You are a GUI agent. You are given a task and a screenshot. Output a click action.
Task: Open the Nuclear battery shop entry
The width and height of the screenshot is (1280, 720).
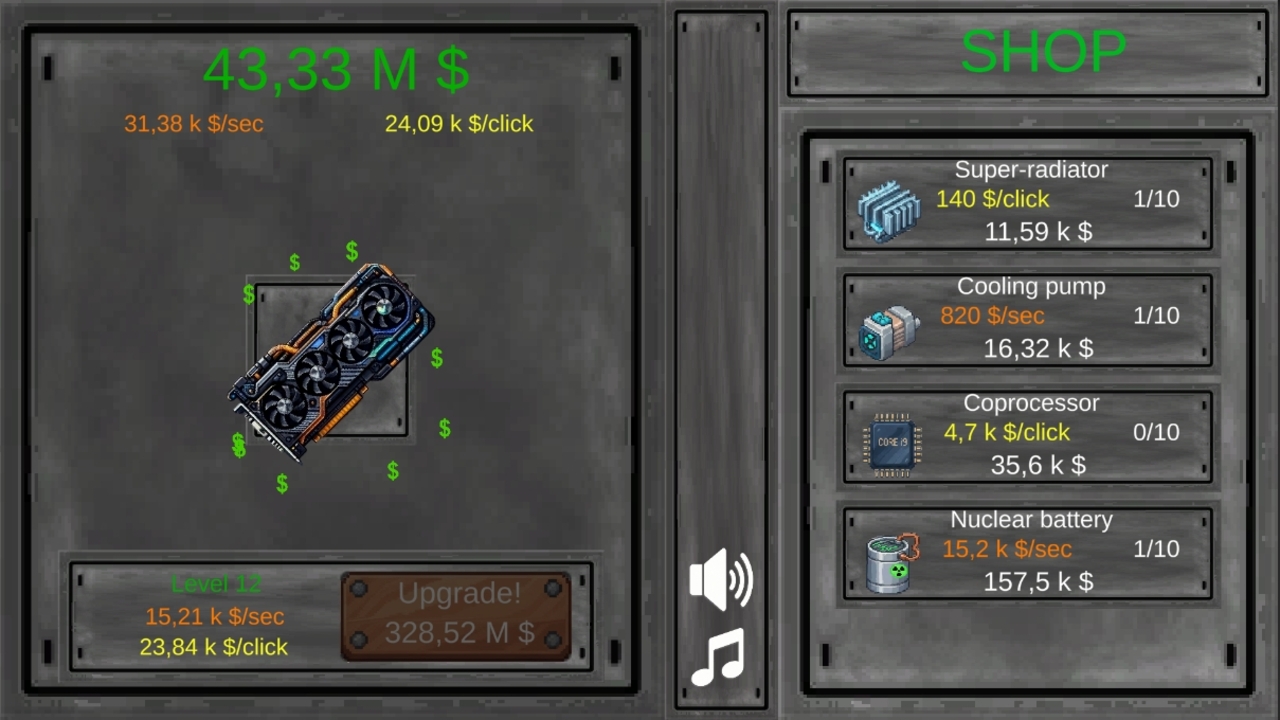(x=1028, y=551)
